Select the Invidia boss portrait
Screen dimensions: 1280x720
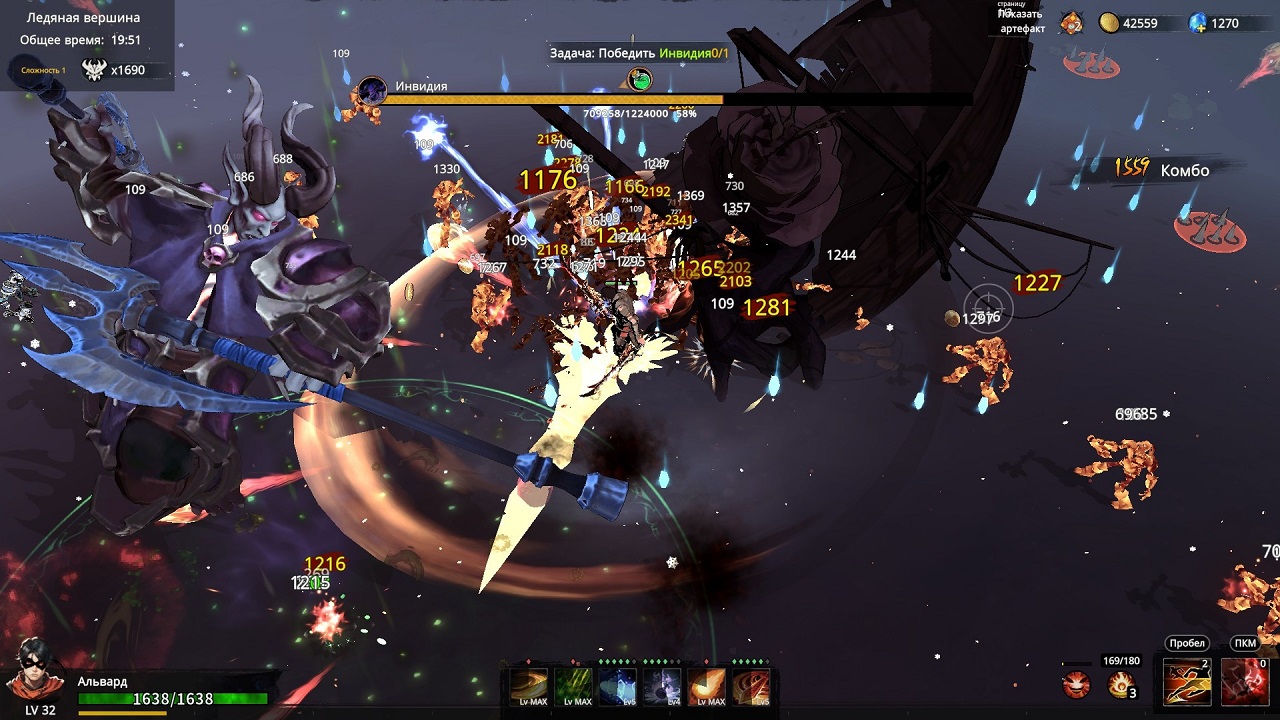coord(373,91)
